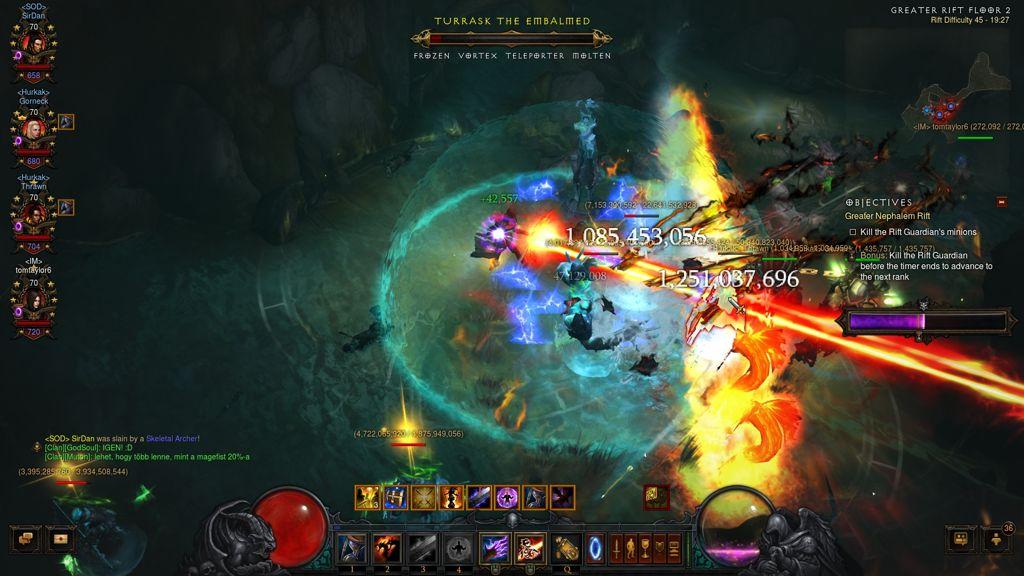Open the Skills menu sword button
Image resolution: width=1024 pixels, height=576 pixels.
tap(617, 548)
